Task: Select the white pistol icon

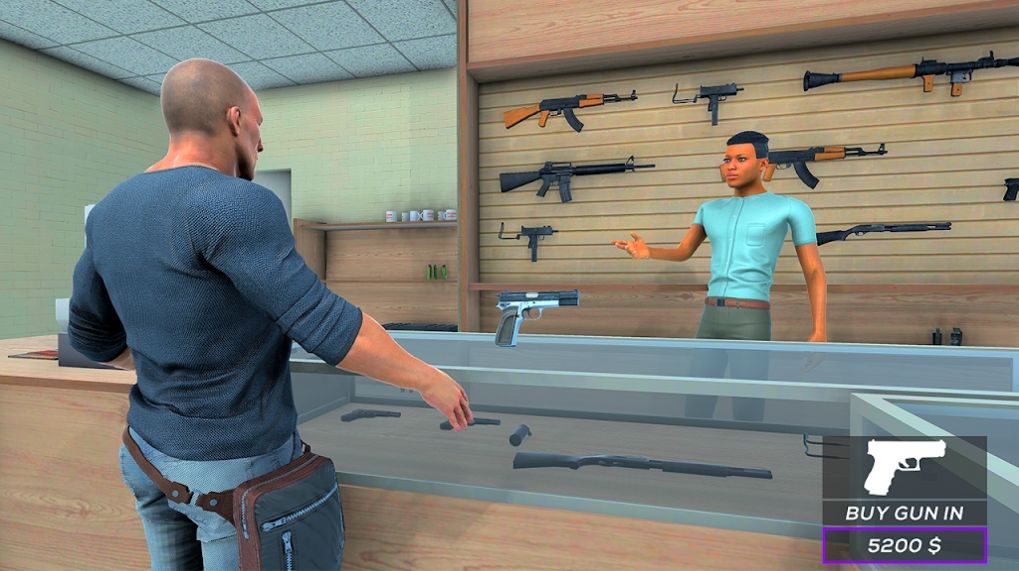Action: coord(903,465)
